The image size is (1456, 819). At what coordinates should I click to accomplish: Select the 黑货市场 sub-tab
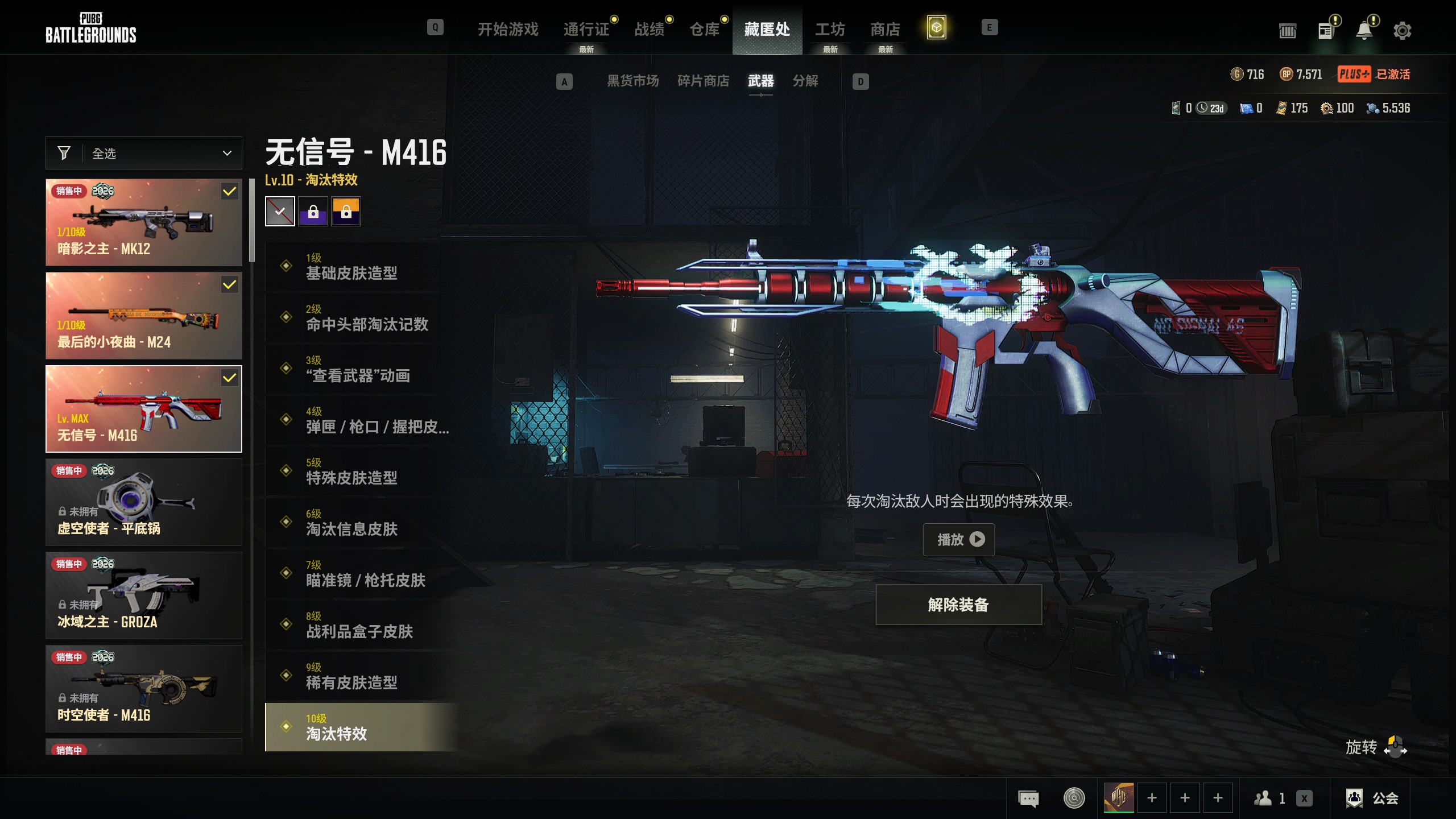coord(632,81)
